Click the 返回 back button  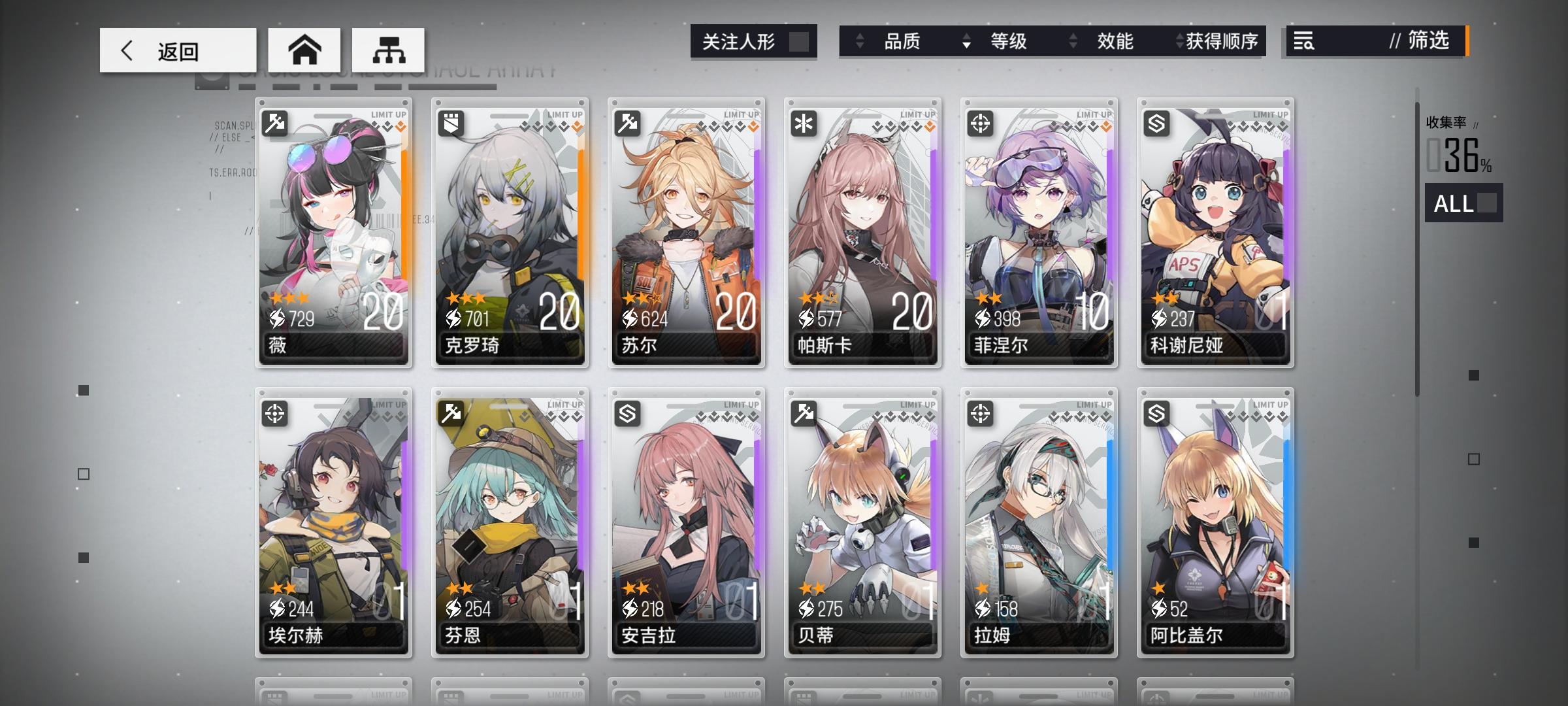pos(176,50)
